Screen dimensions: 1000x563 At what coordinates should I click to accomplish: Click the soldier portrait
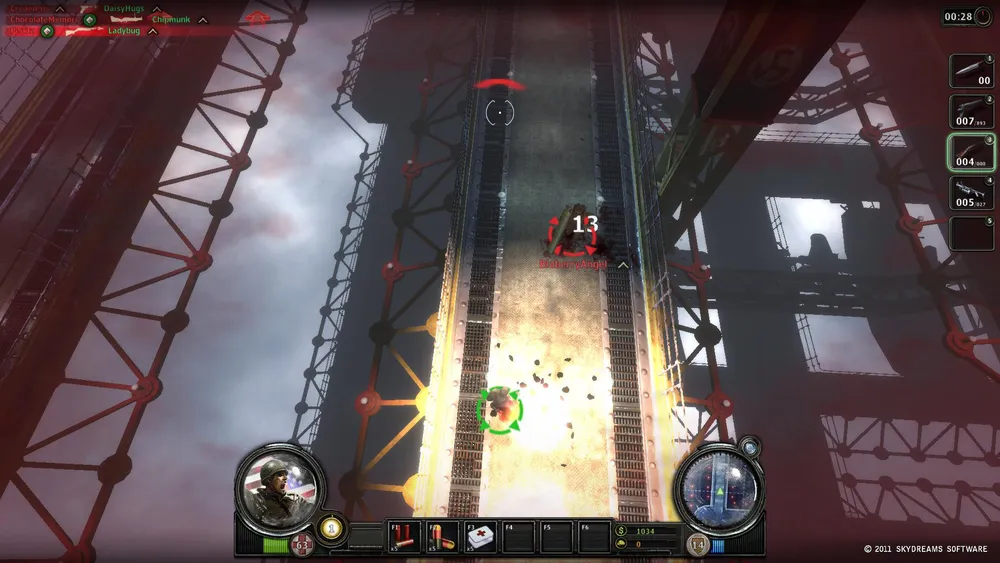pos(281,487)
